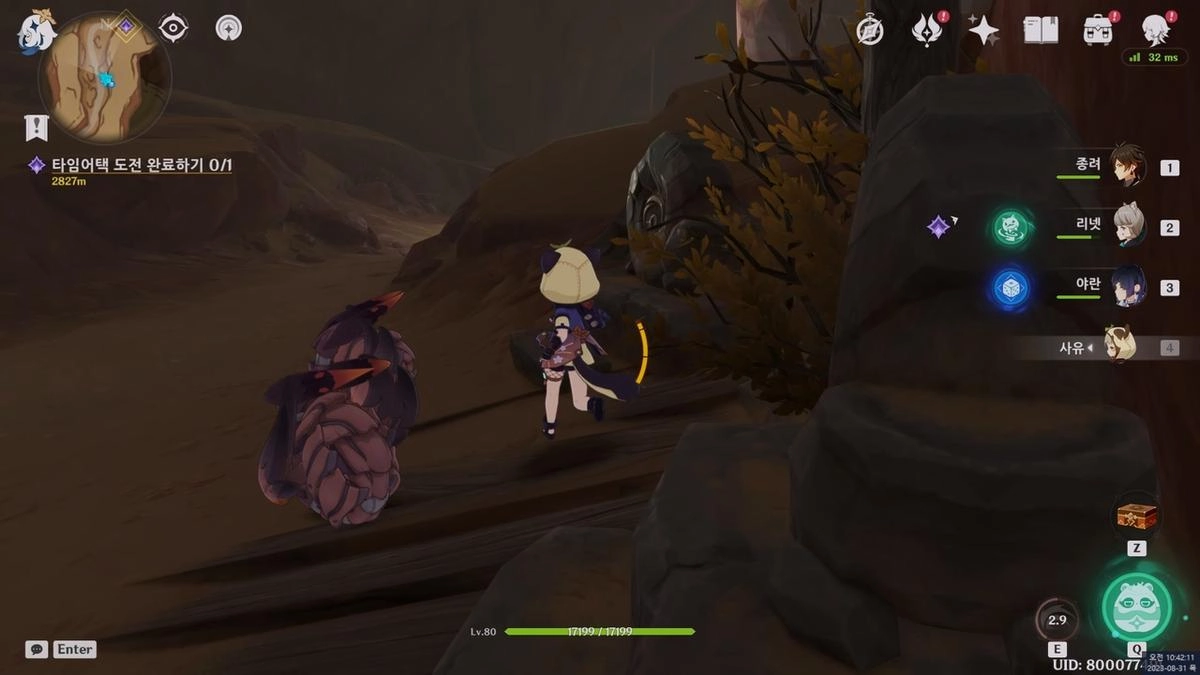Activate Sayu's green elemental burst
Viewport: 1200px width, 675px height.
tap(1136, 606)
